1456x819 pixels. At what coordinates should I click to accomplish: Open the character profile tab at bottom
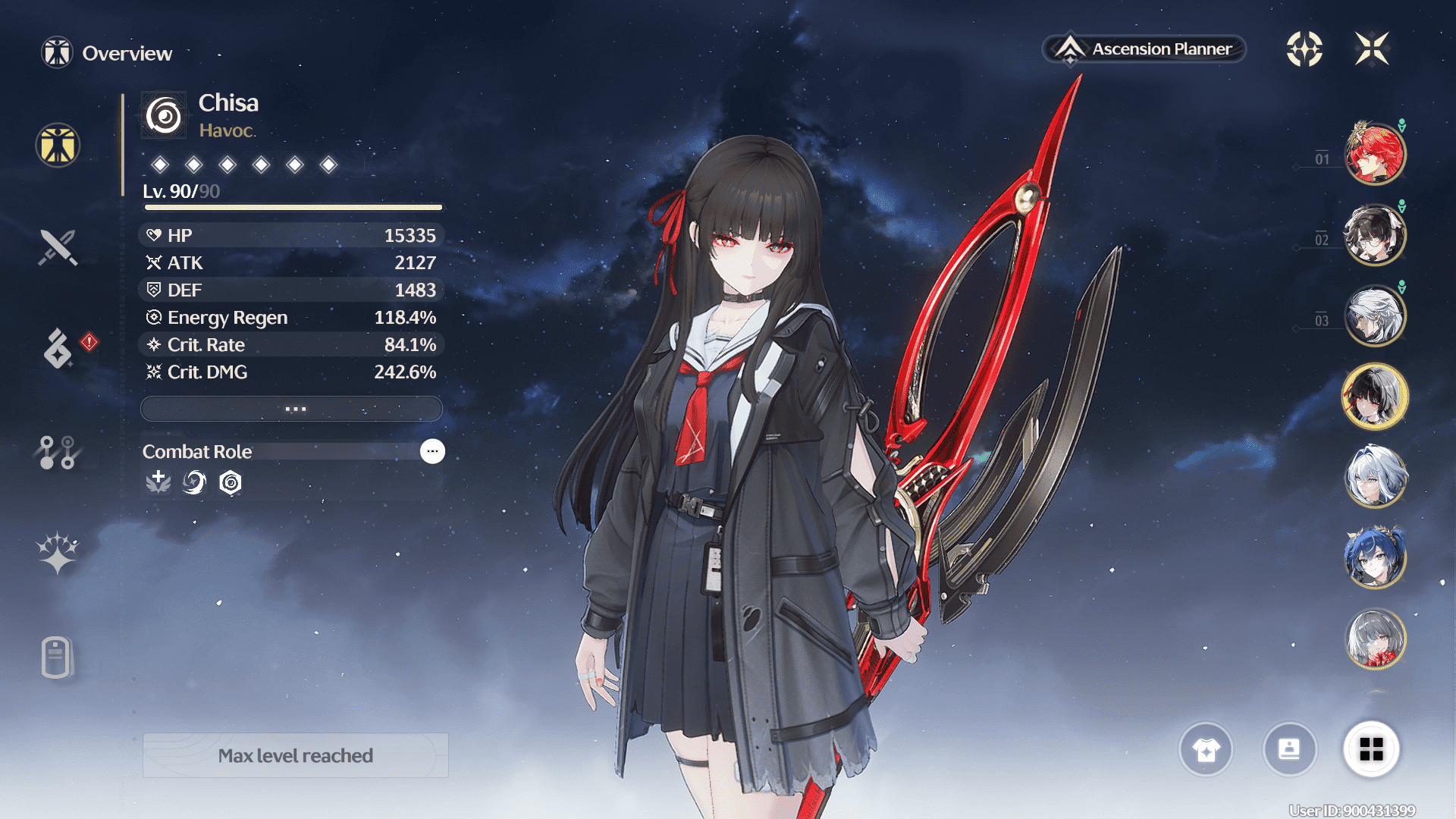[58, 657]
